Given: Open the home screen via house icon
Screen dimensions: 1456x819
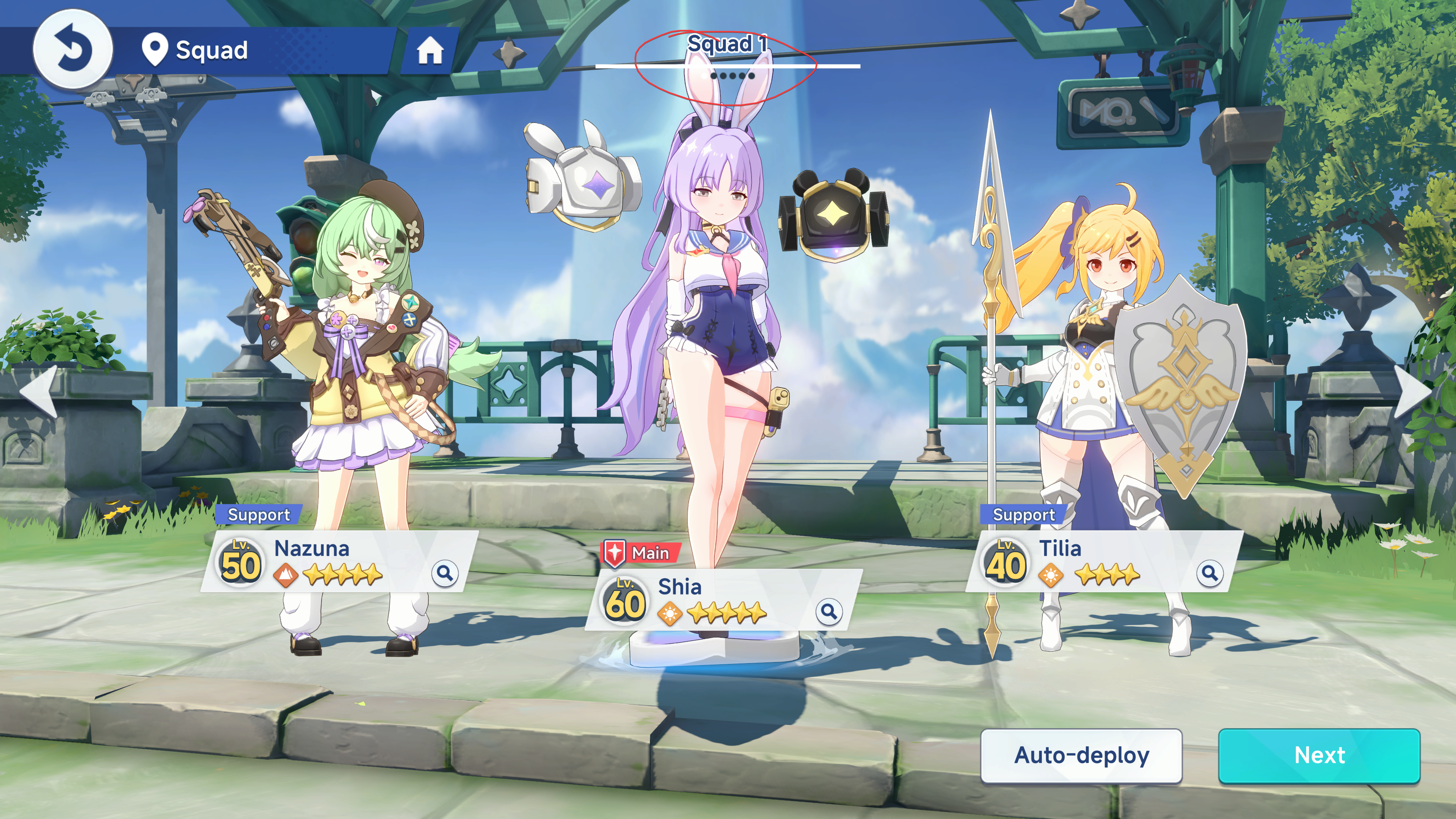Looking at the screenshot, I should [x=430, y=51].
